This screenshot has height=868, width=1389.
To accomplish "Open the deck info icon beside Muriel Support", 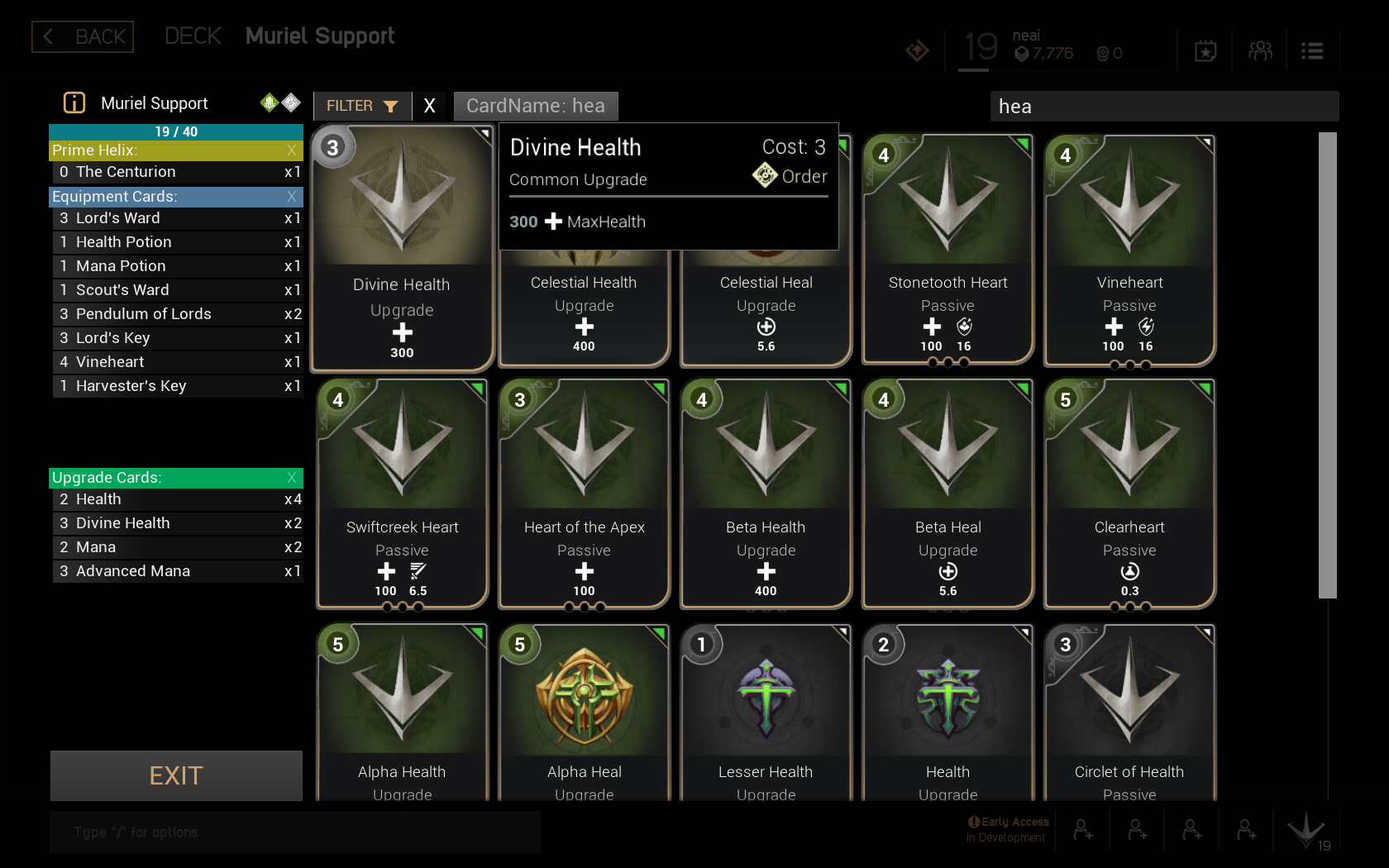I will coord(74,103).
